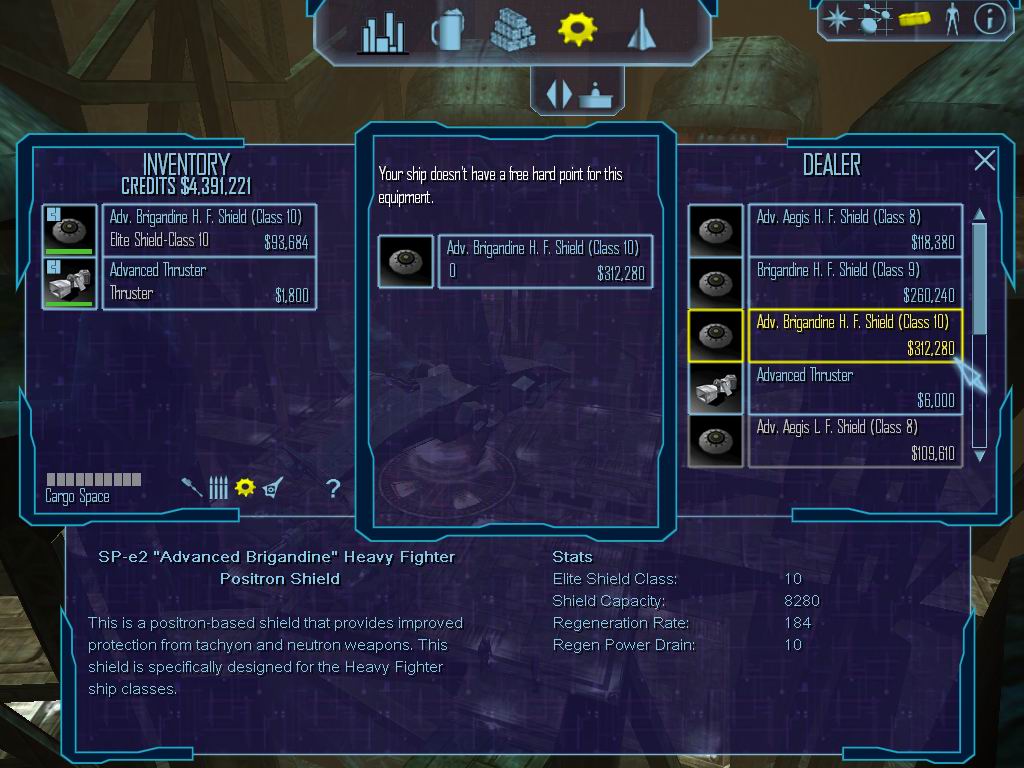Screen dimensions: 1024x768
Task: Select the inventory Advanced Thruster priced $1,800
Action: 208,283
